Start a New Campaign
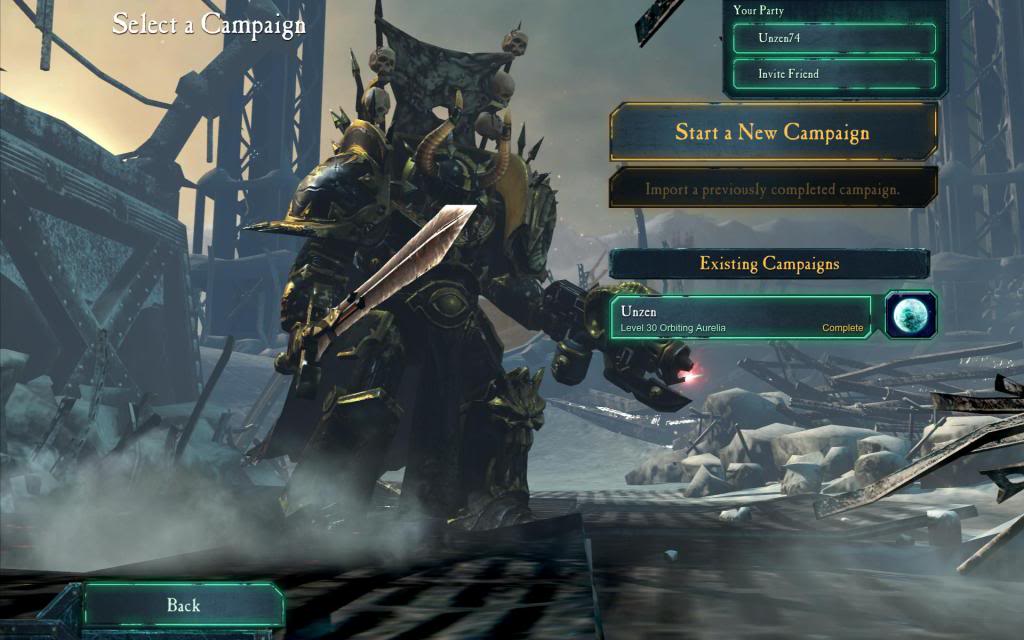The image size is (1024, 640). point(772,132)
